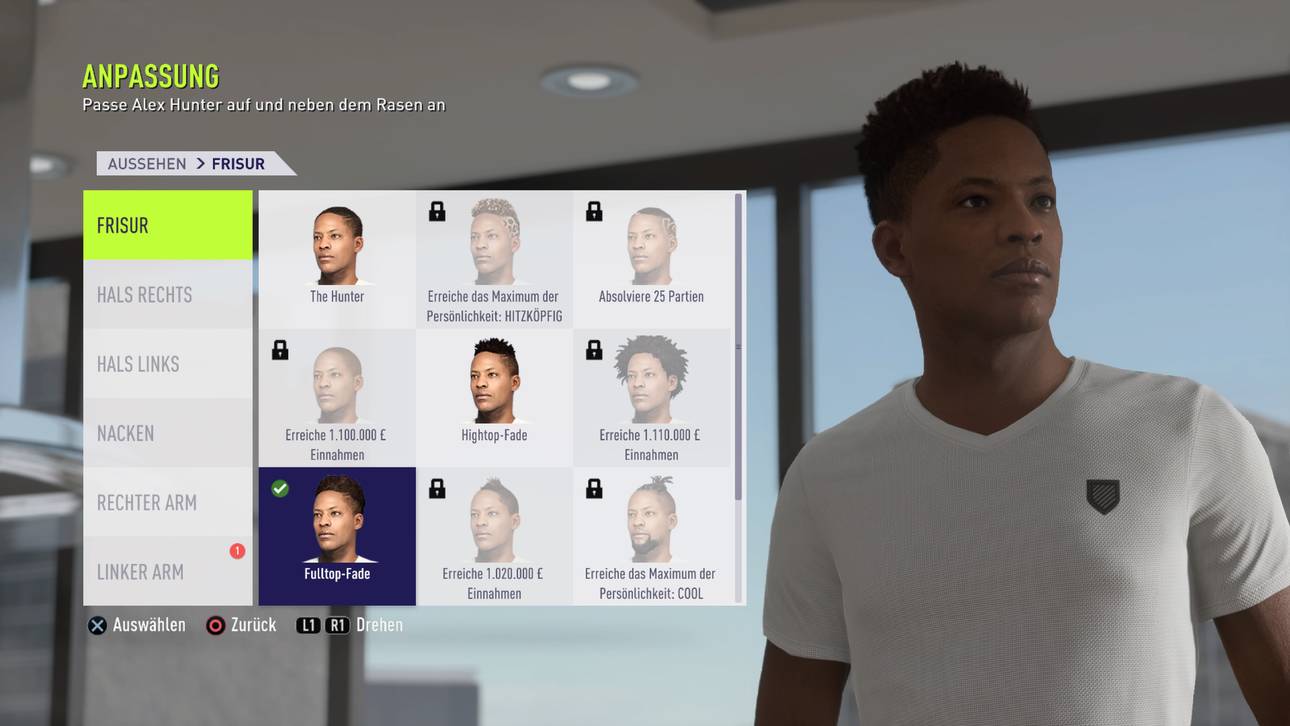Click the FRISUR breadcrumb label
Screen dimensions: 1290x726
tap(238, 163)
